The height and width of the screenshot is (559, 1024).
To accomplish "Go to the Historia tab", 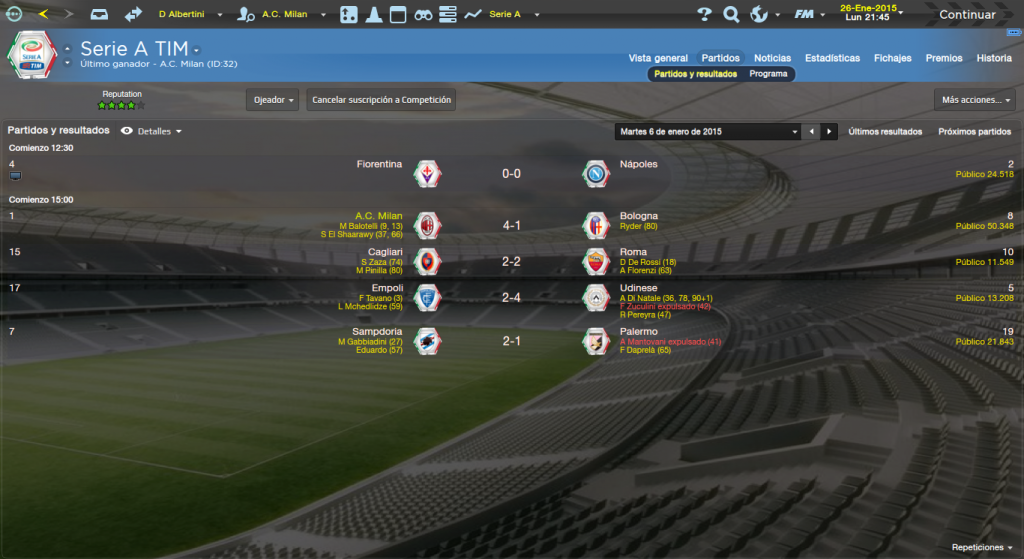I will (x=994, y=58).
